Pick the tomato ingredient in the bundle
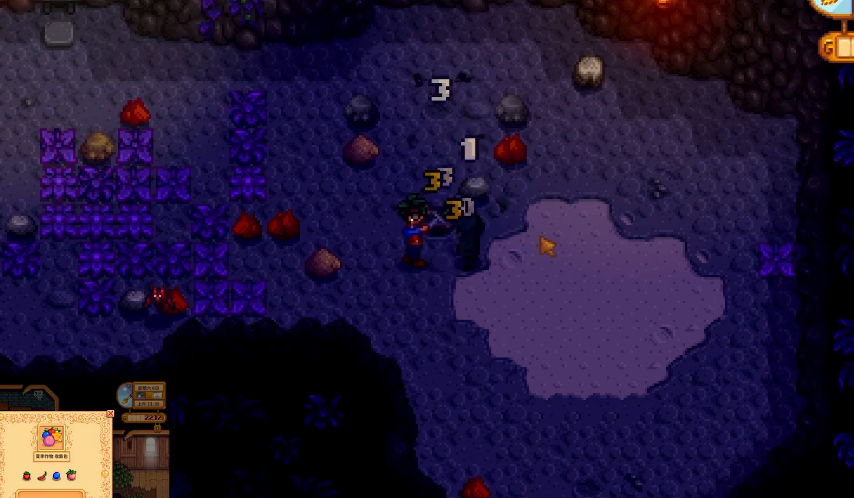This screenshot has width=854, height=498. pyautogui.click(x=27, y=476)
